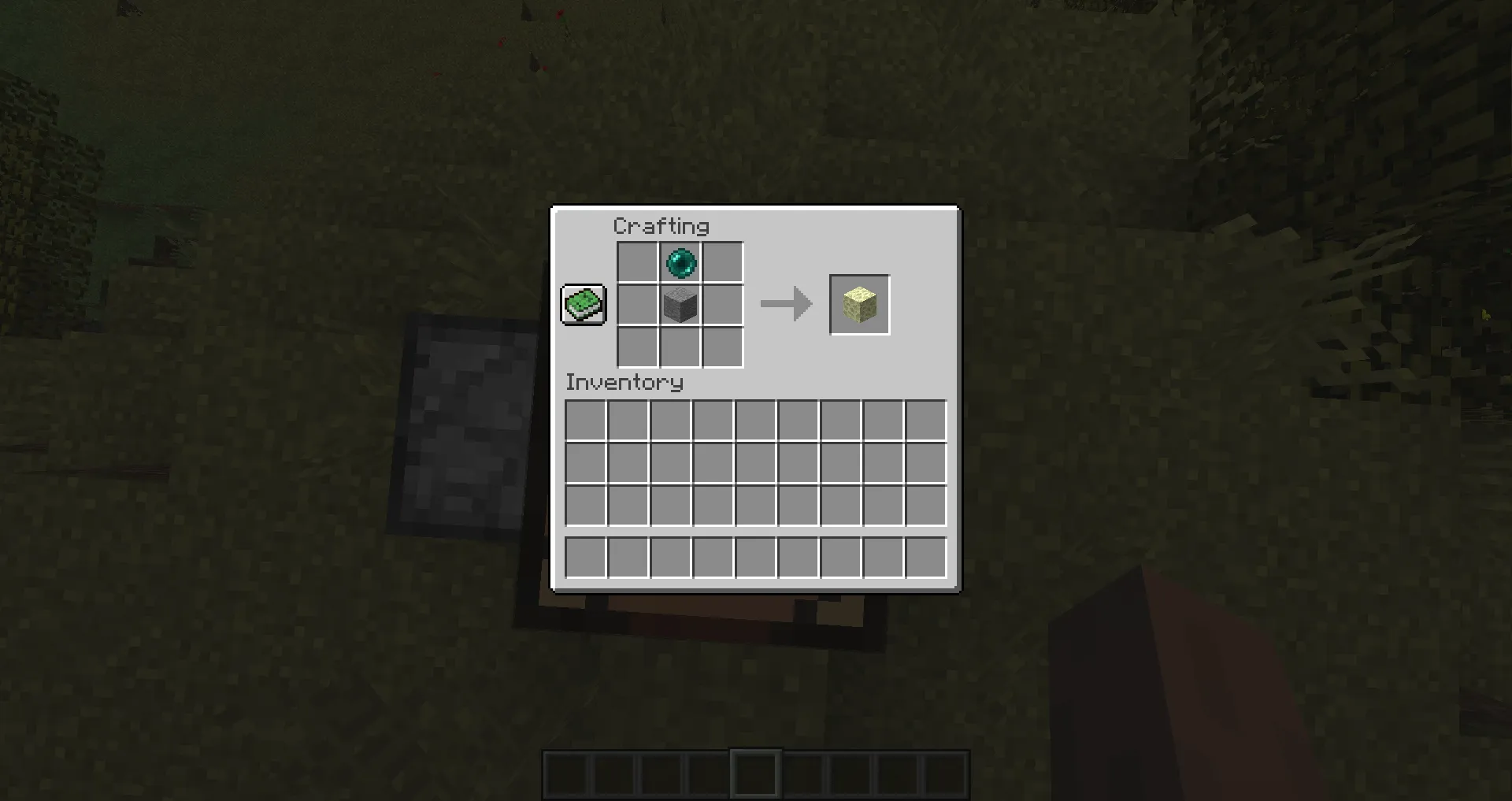Image resolution: width=1512 pixels, height=801 pixels.
Task: Click the Crafting title label
Action: pos(661,226)
